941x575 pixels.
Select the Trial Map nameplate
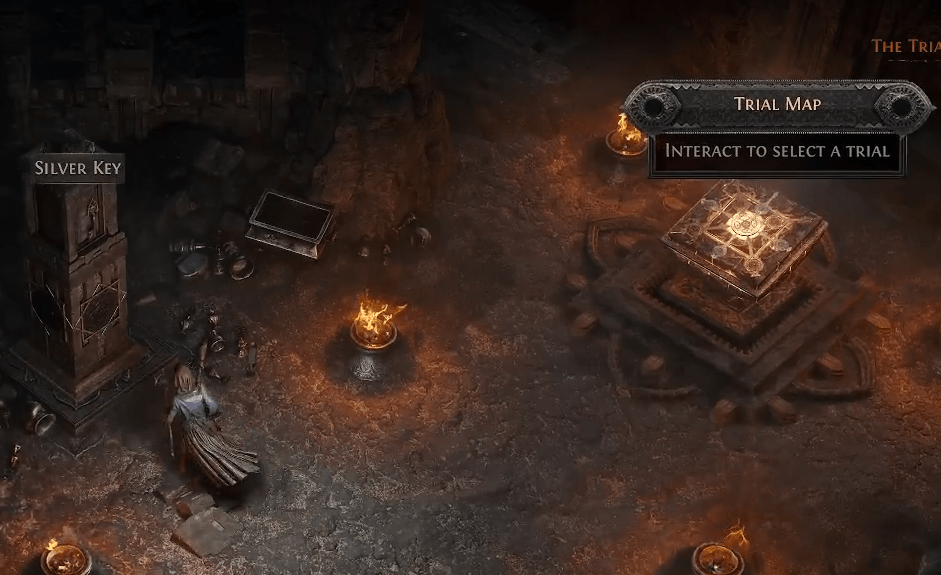[x=778, y=104]
